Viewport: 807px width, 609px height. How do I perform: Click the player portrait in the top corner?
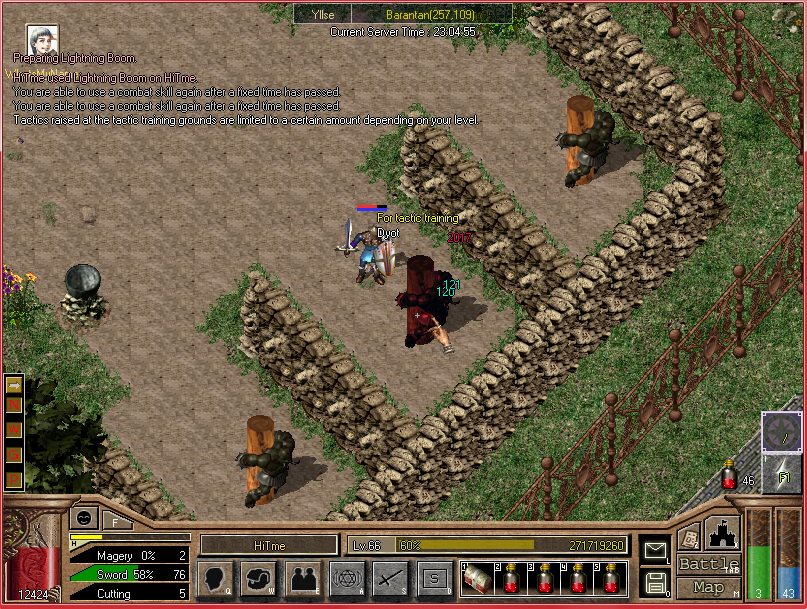point(42,40)
